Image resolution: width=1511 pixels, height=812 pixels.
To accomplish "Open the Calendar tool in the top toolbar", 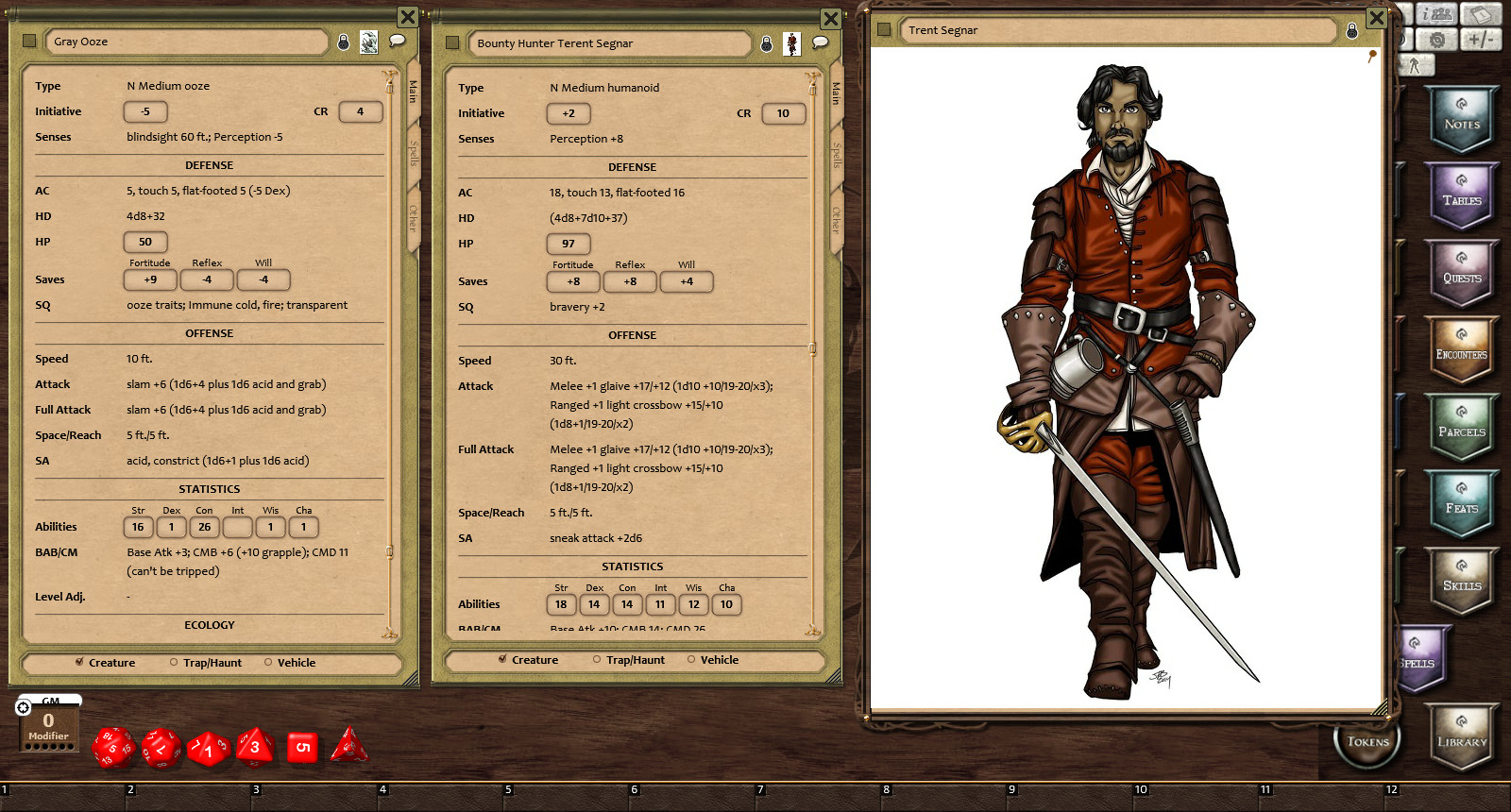I will pyautogui.click(x=1481, y=13).
